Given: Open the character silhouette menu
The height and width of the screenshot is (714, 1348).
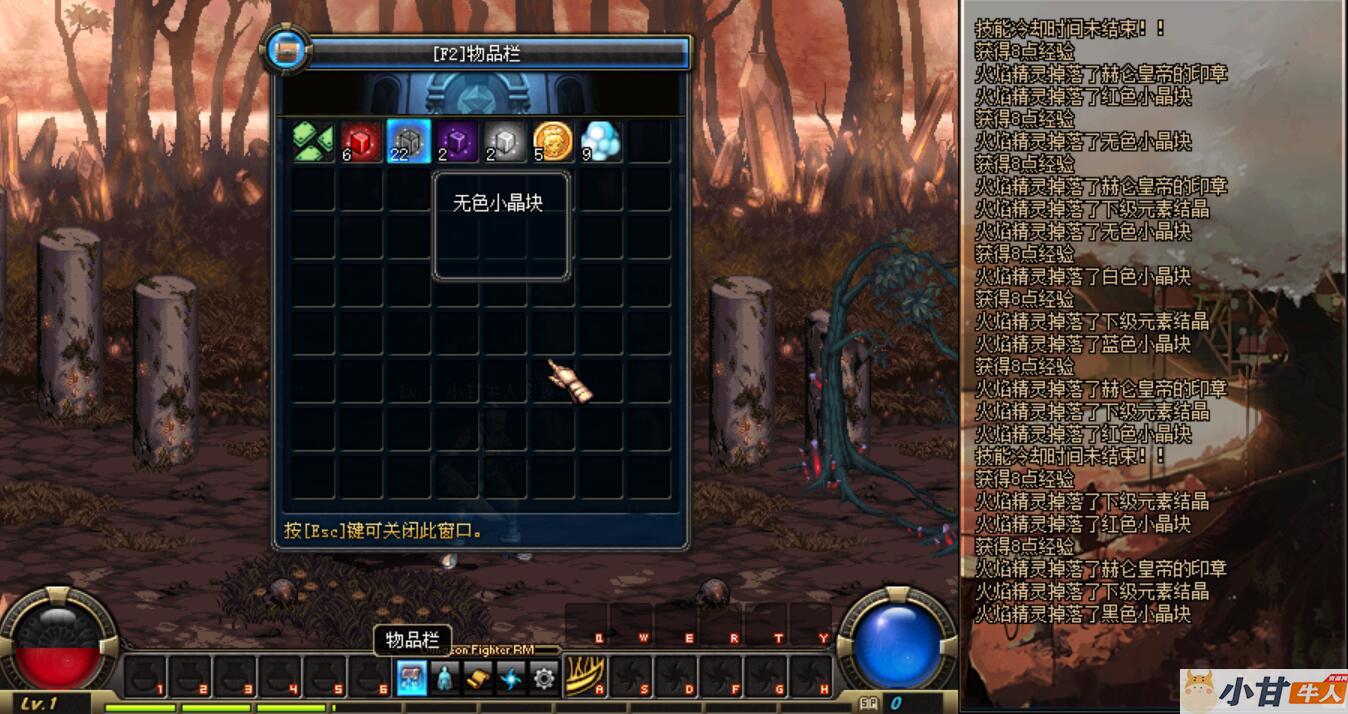Looking at the screenshot, I should 445,678.
